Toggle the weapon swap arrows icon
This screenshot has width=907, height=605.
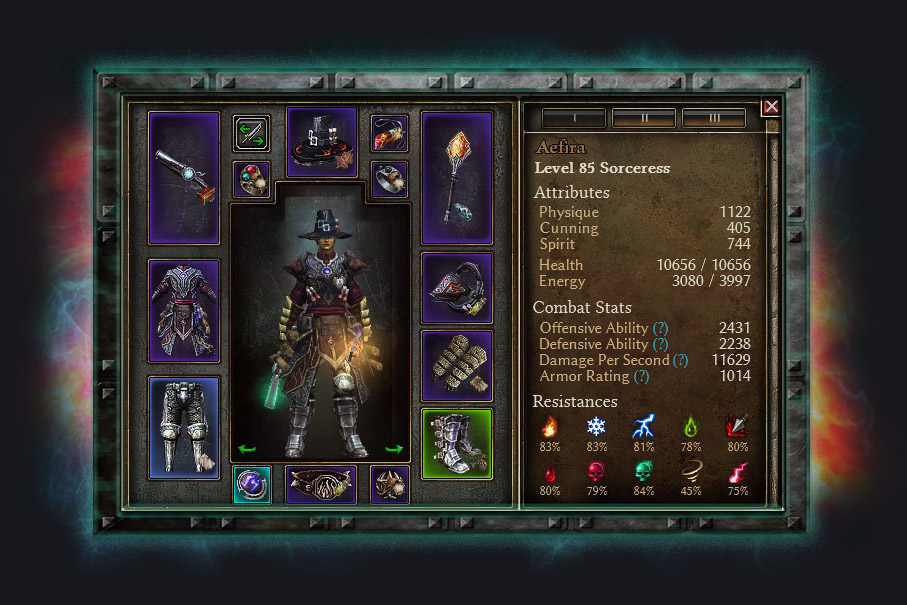point(251,133)
